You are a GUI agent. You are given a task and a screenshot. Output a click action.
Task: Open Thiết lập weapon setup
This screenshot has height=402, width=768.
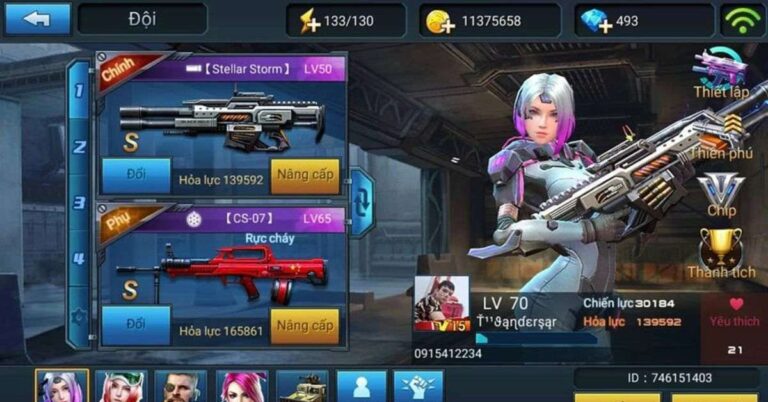(721, 75)
